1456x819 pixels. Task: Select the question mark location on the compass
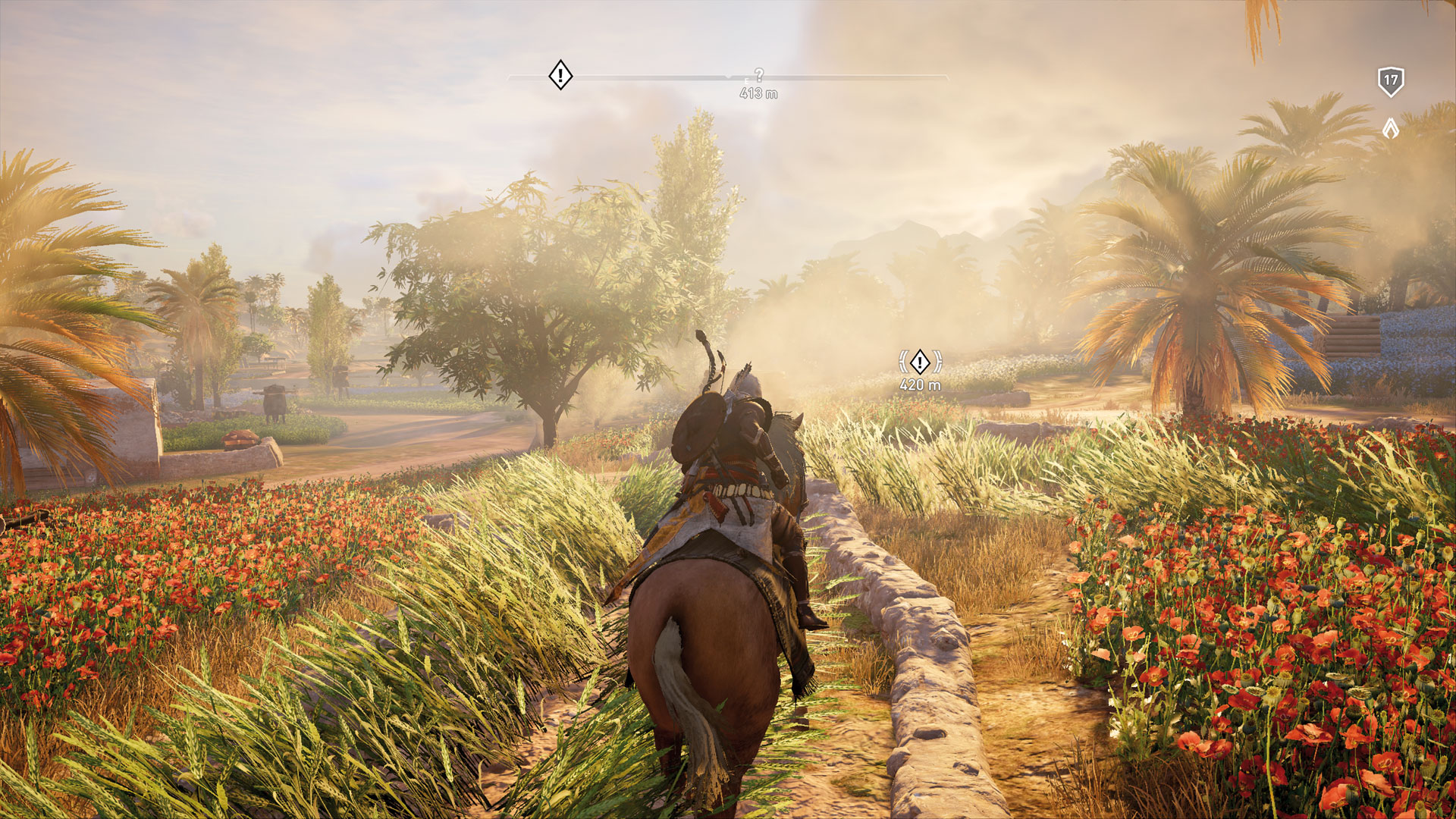(759, 75)
